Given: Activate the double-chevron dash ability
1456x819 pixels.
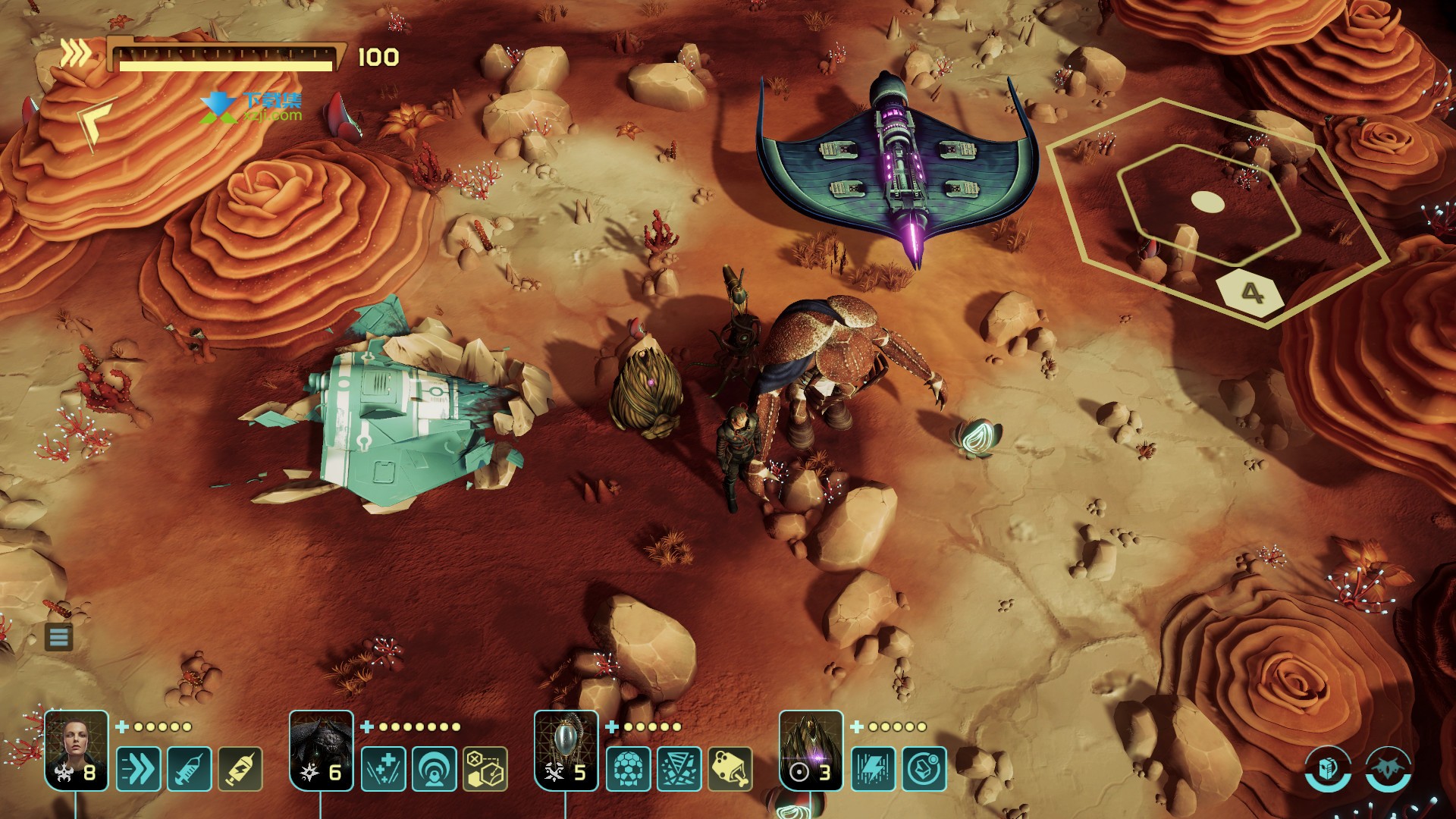Looking at the screenshot, I should click(x=139, y=769).
